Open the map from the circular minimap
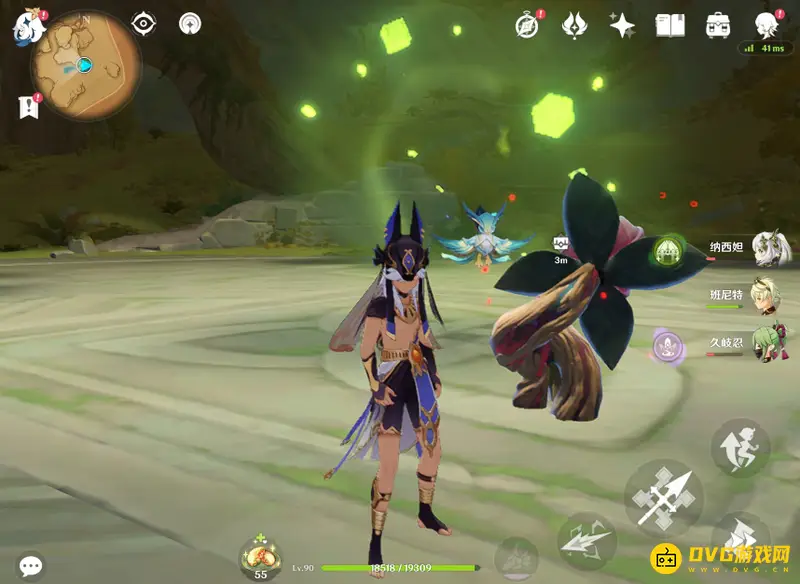This screenshot has width=800, height=584. pyautogui.click(x=84, y=65)
